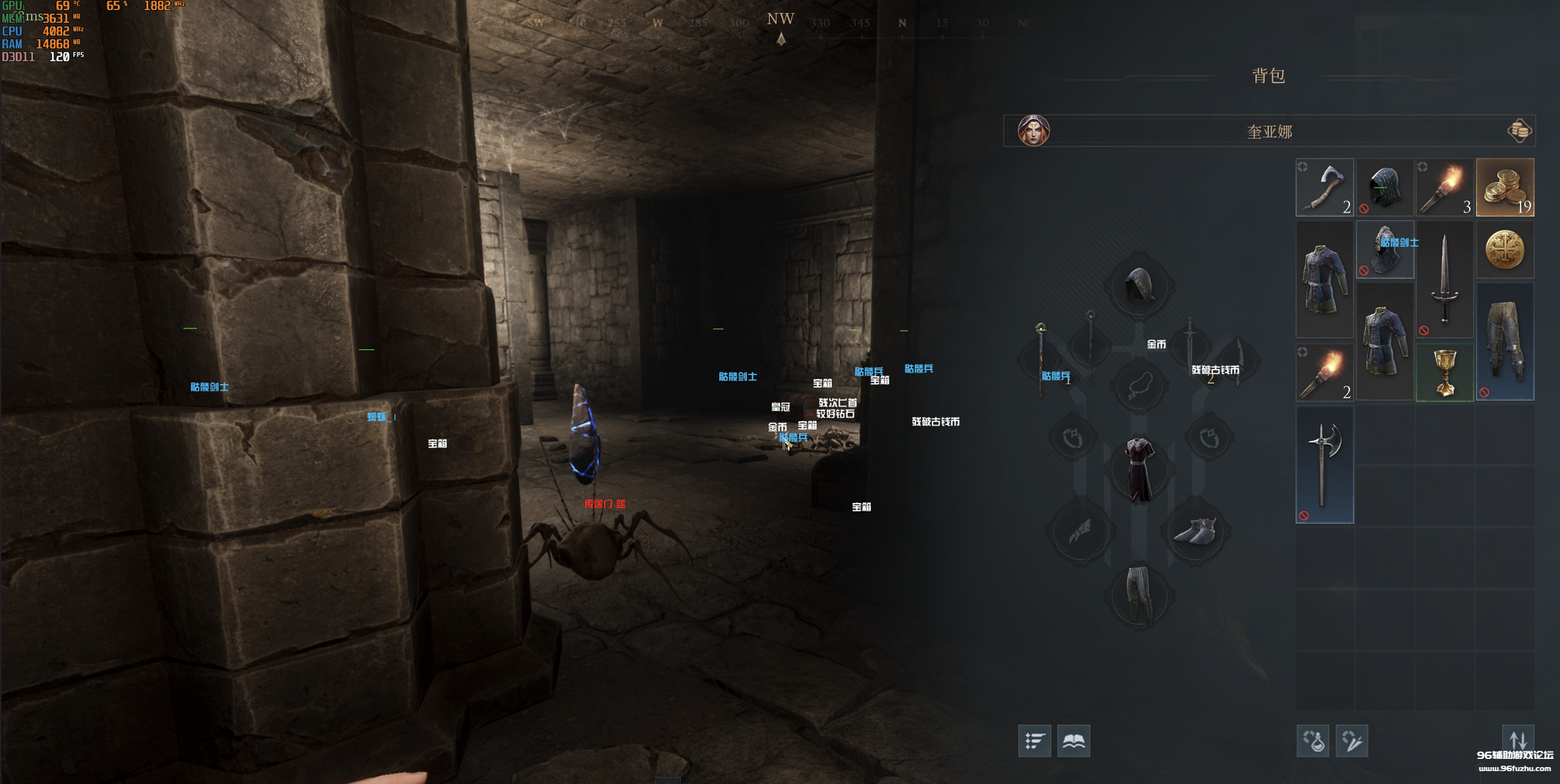
Task: Click the equipped shoes slot
Action: (x=1196, y=531)
